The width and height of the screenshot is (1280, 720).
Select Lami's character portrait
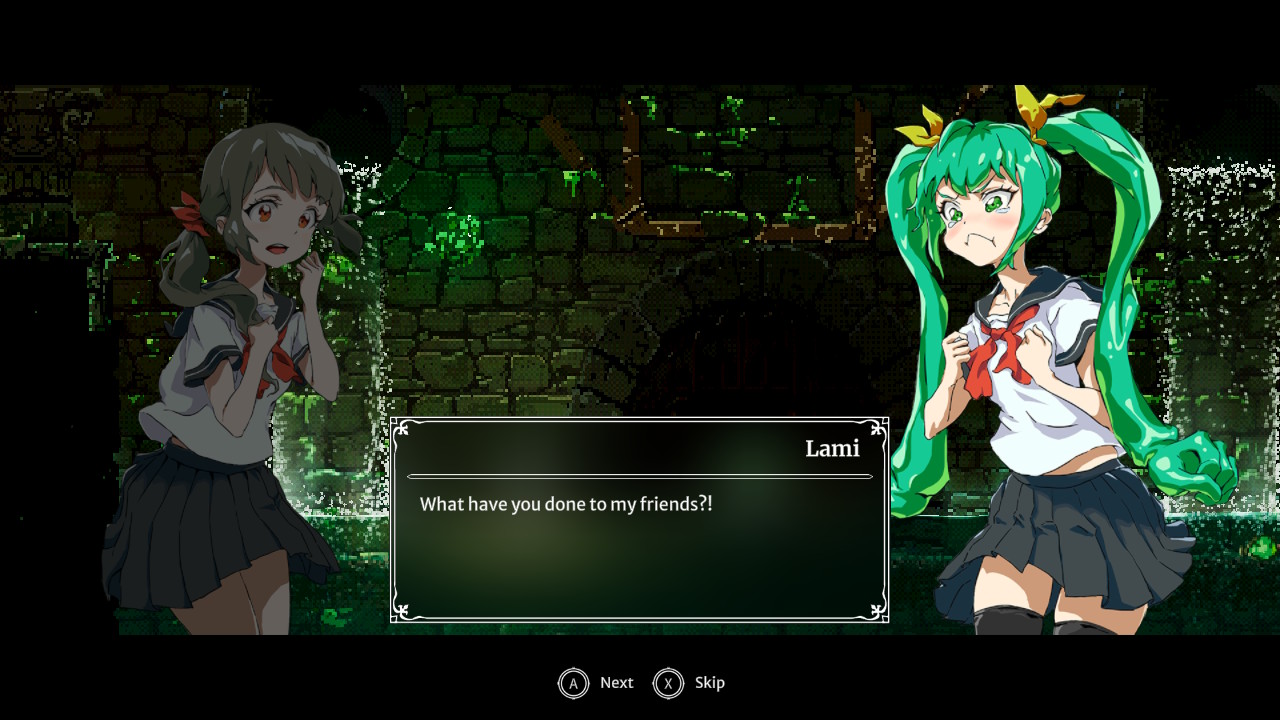250,300
